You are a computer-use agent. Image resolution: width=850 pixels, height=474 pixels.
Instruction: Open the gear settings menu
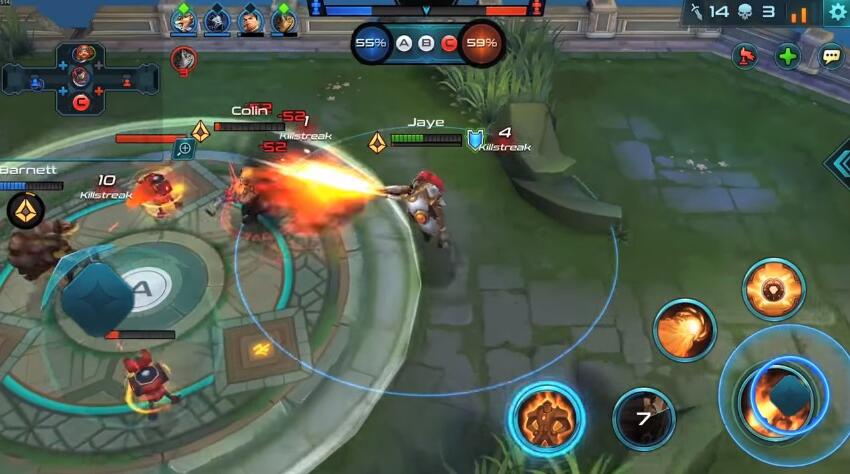(837, 12)
